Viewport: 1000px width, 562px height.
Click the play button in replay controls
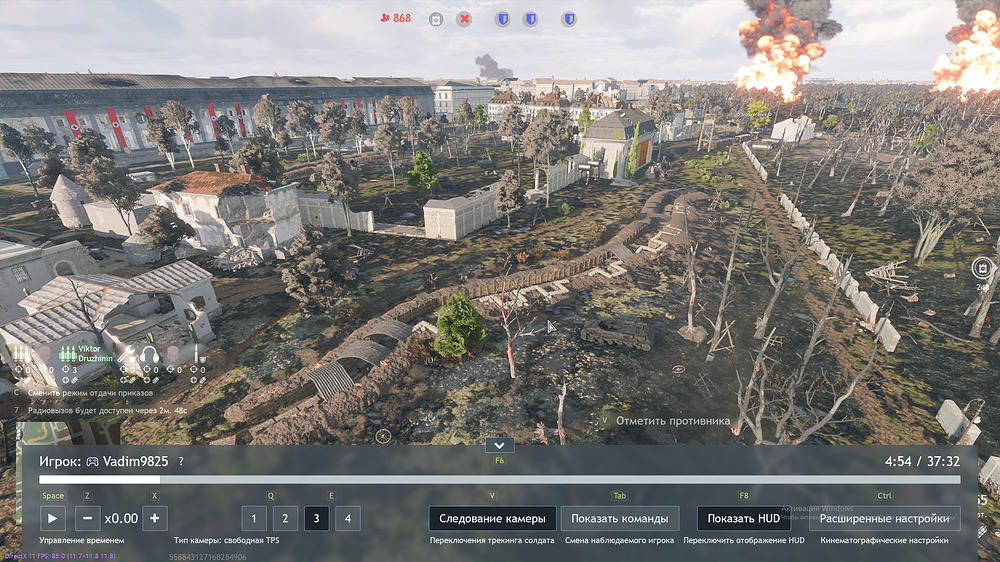coord(53,518)
